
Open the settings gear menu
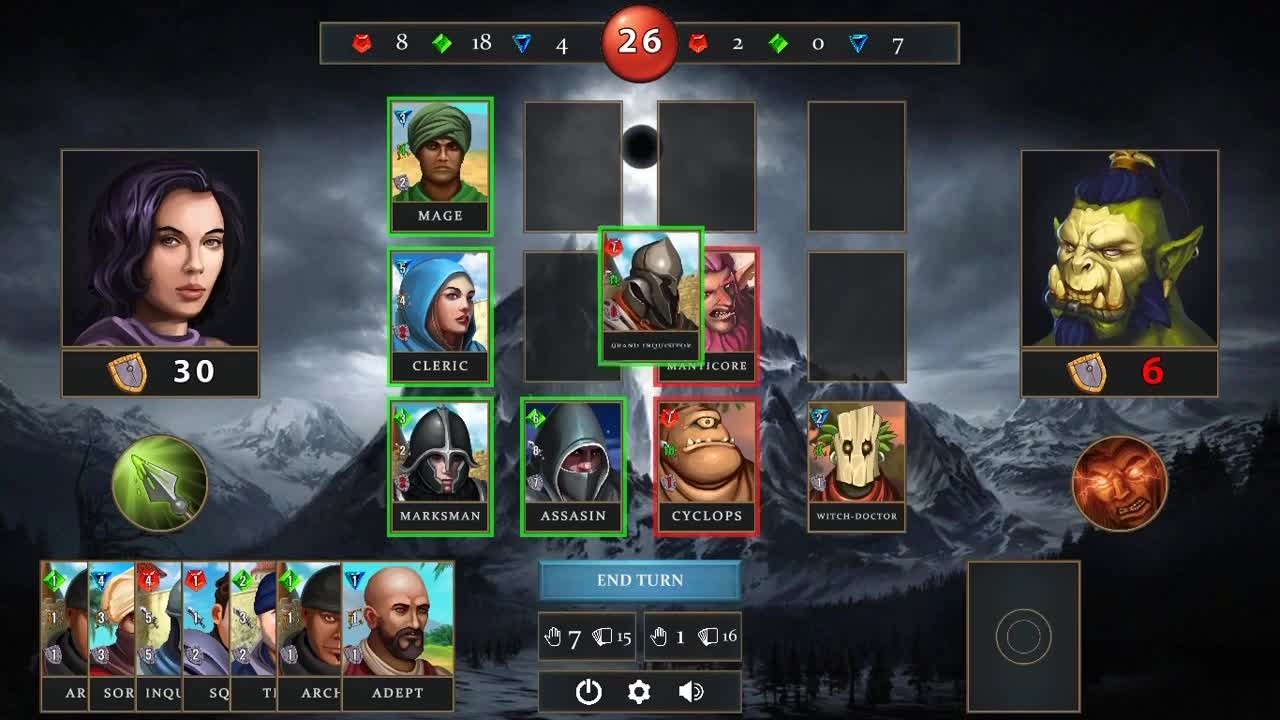tap(640, 691)
